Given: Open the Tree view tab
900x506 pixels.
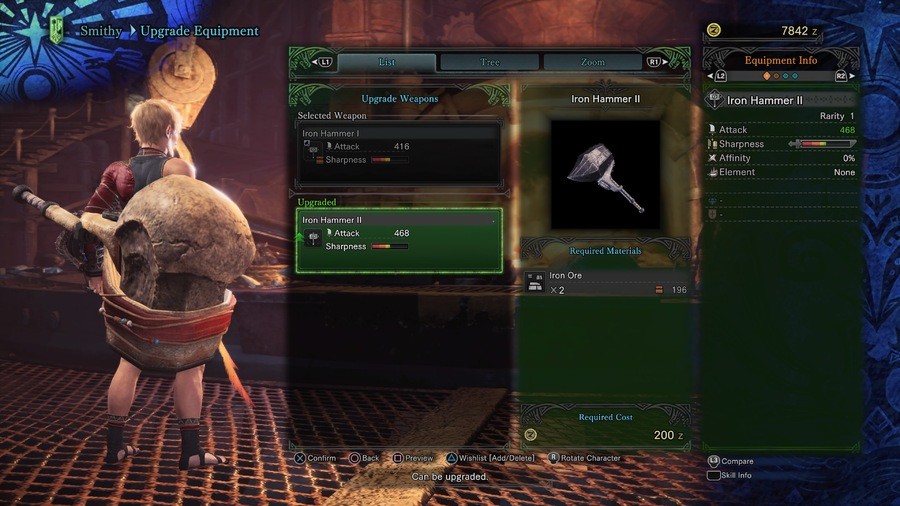Looking at the screenshot, I should 490,62.
